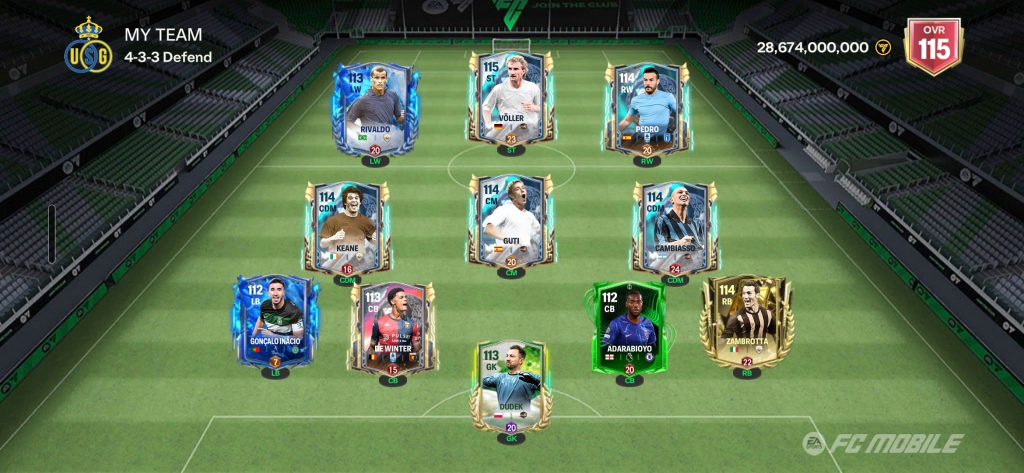Click the side panel handle bar

click(x=52, y=234)
